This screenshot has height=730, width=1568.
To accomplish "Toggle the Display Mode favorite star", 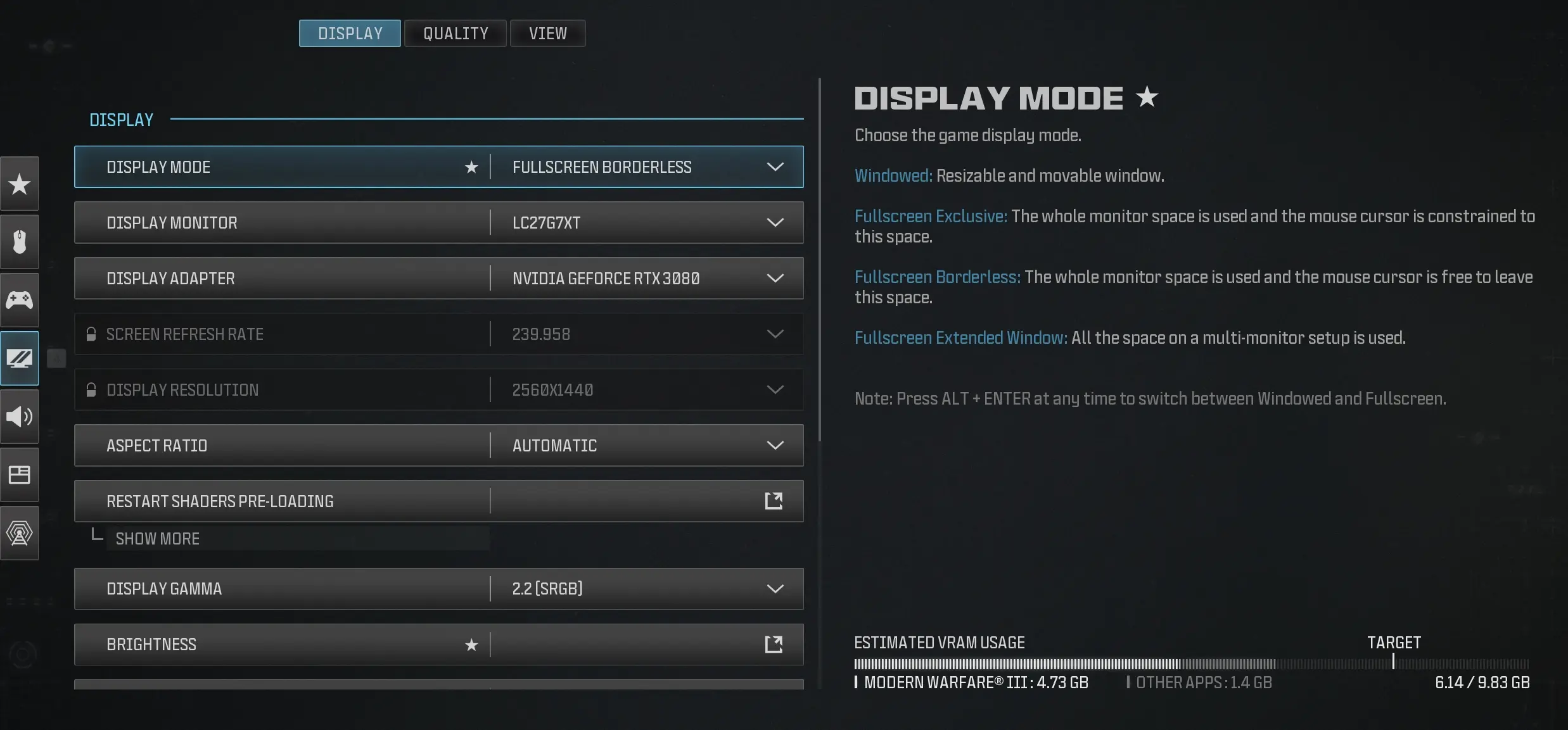I will pos(471,167).
